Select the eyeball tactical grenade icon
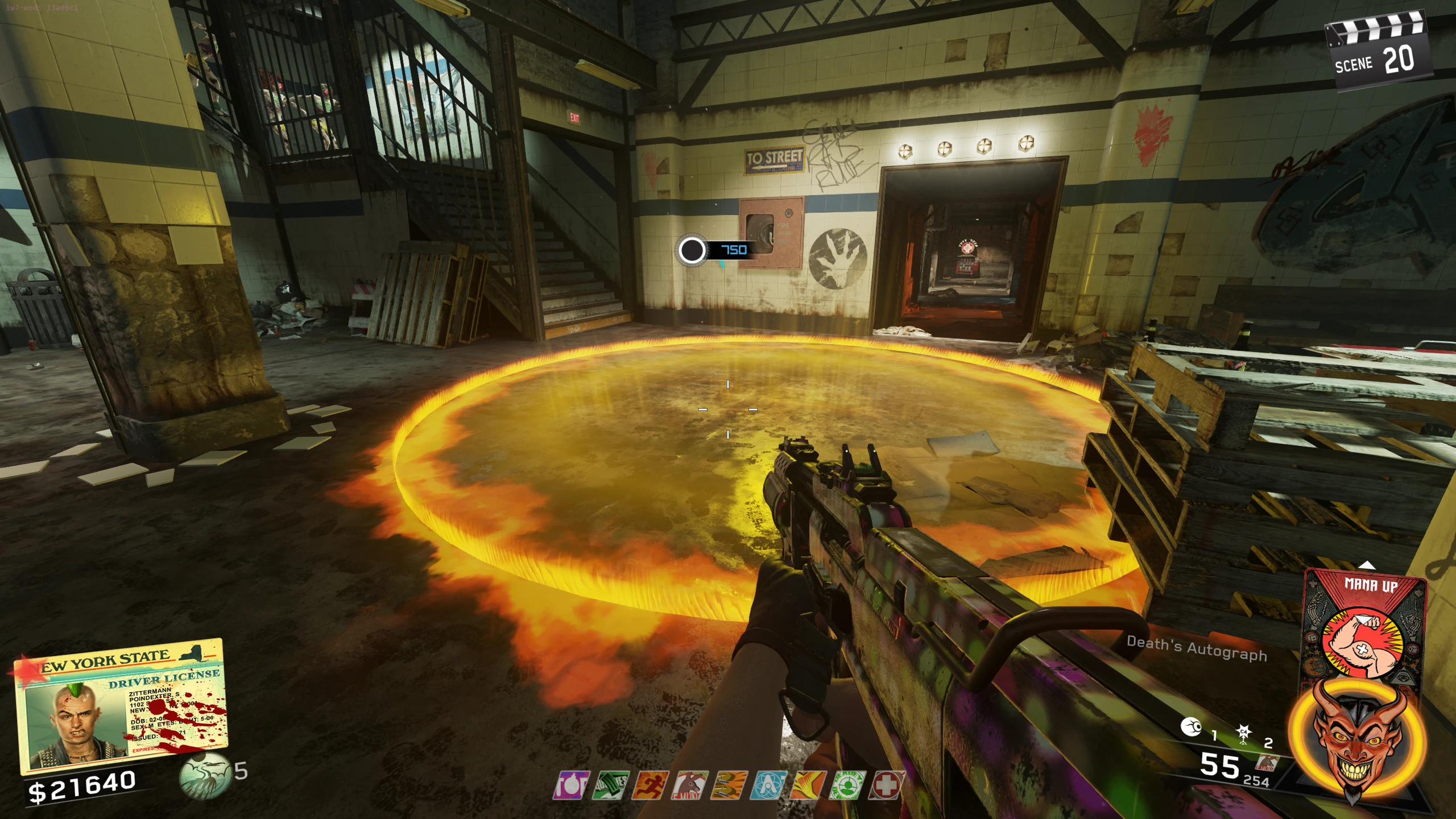Image resolution: width=1456 pixels, height=819 pixels. [x=1191, y=727]
